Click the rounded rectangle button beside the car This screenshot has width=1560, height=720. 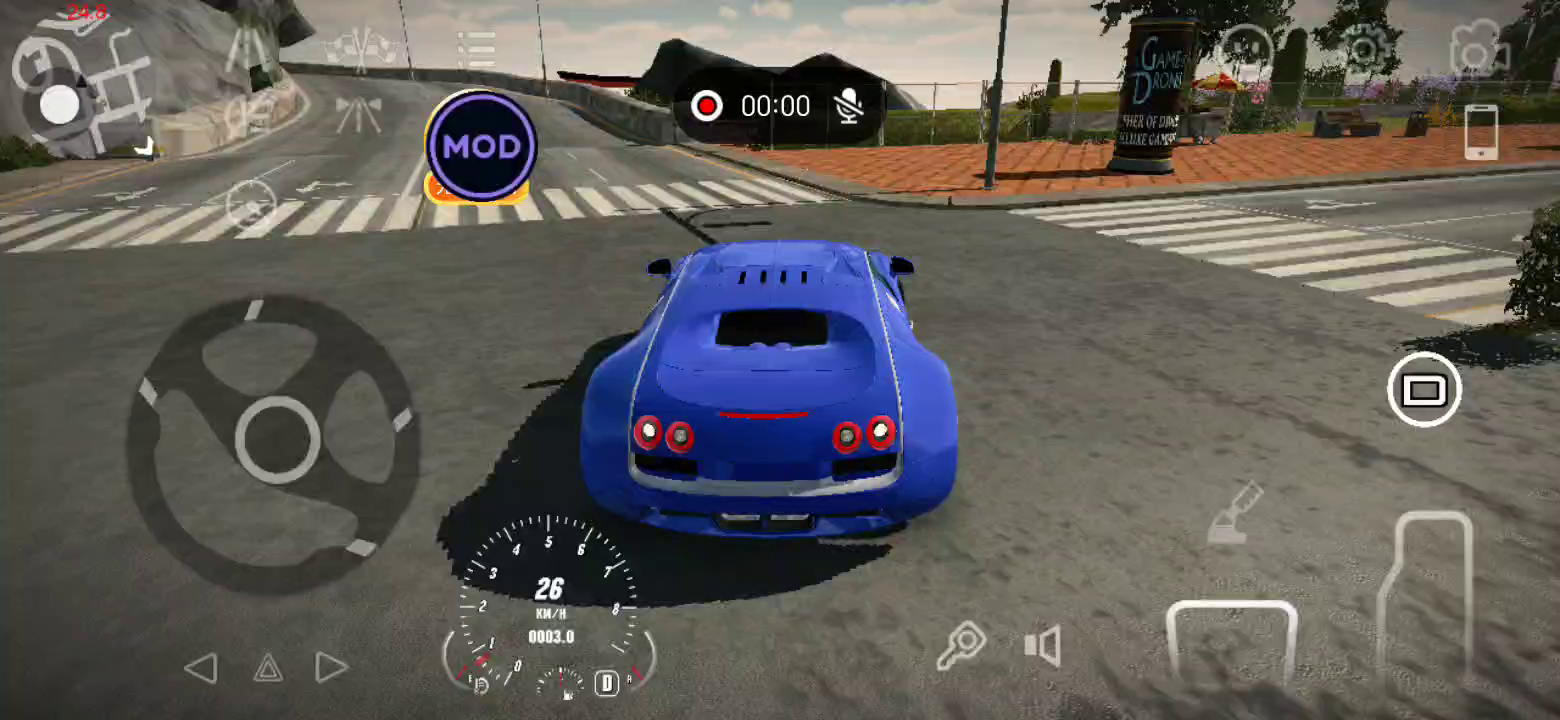point(1424,390)
